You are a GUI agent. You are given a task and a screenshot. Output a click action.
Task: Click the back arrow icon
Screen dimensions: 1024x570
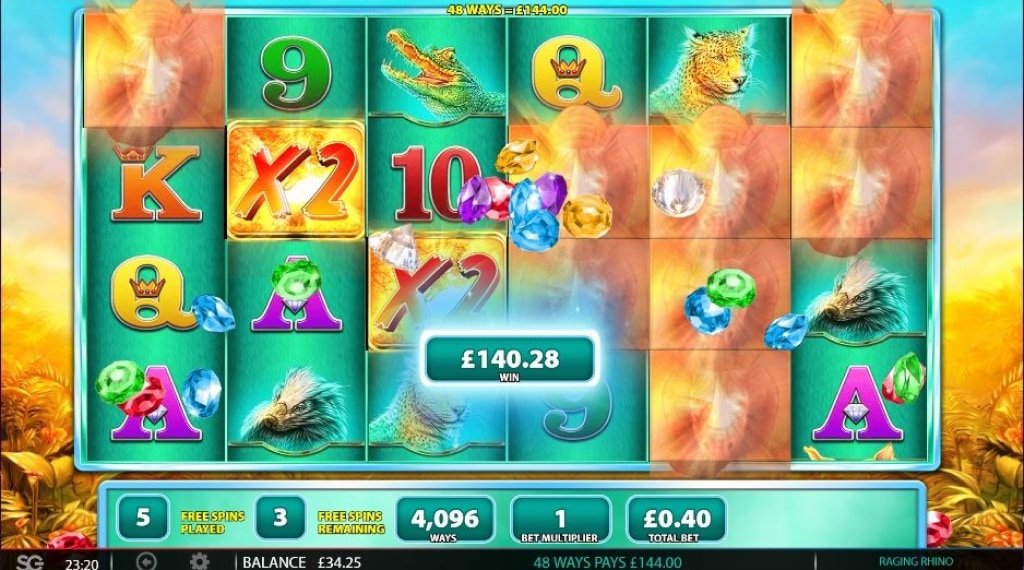(146, 561)
